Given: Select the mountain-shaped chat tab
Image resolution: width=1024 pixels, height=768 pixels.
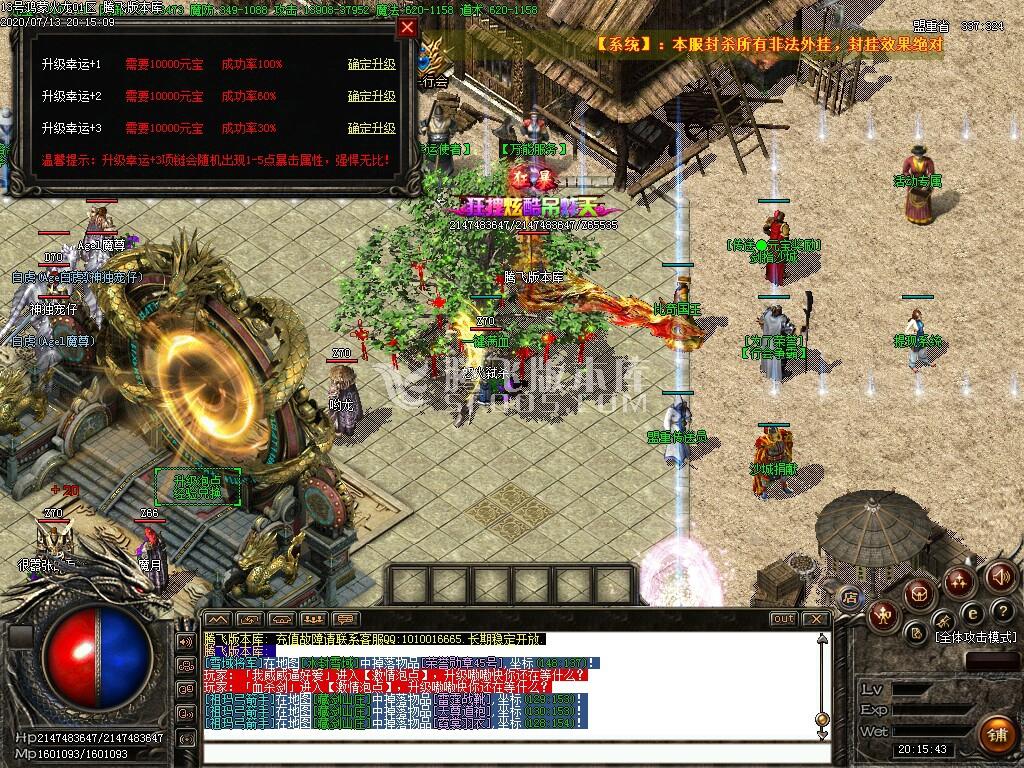Looking at the screenshot, I should coord(217,619).
